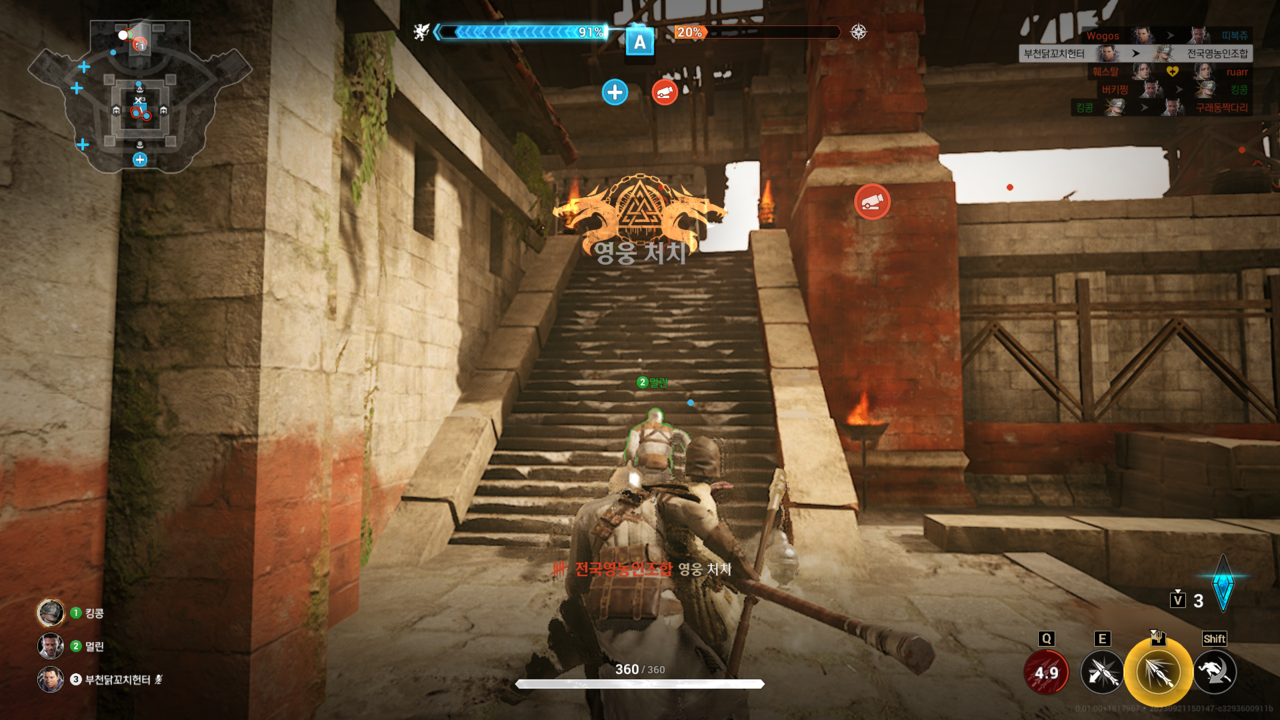Click the minimap in the corner
Screen dimensions: 1280x720
pos(138,92)
